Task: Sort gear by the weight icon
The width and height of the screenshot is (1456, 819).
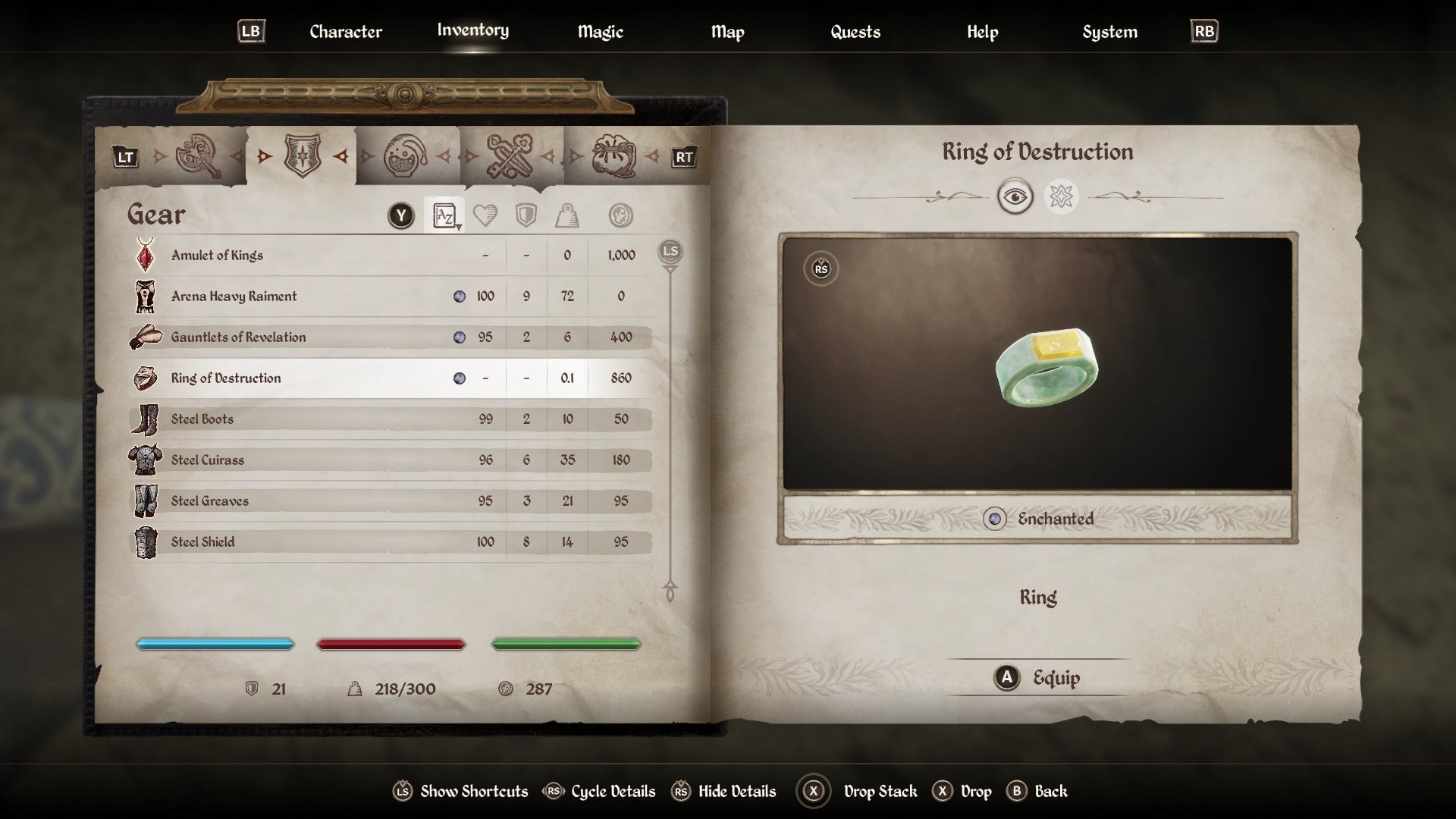Action: 566,215
